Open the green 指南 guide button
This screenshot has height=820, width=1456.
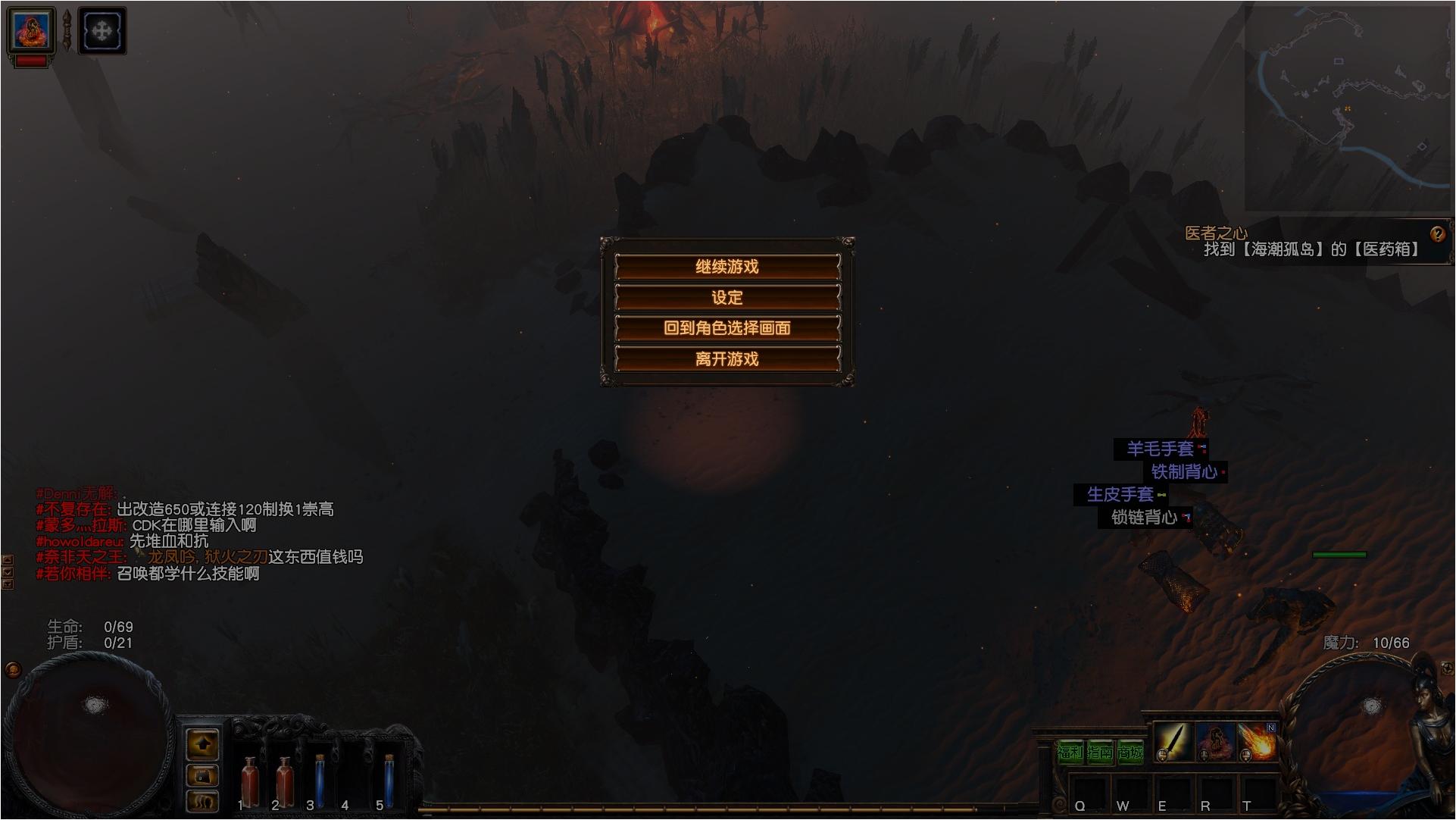[x=1100, y=753]
